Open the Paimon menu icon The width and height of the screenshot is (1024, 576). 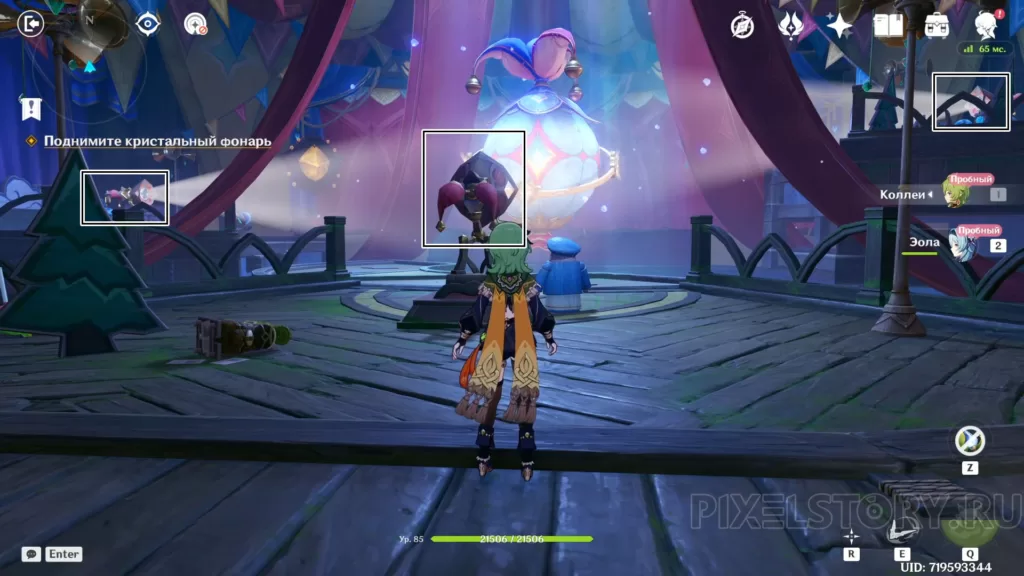coord(986,25)
